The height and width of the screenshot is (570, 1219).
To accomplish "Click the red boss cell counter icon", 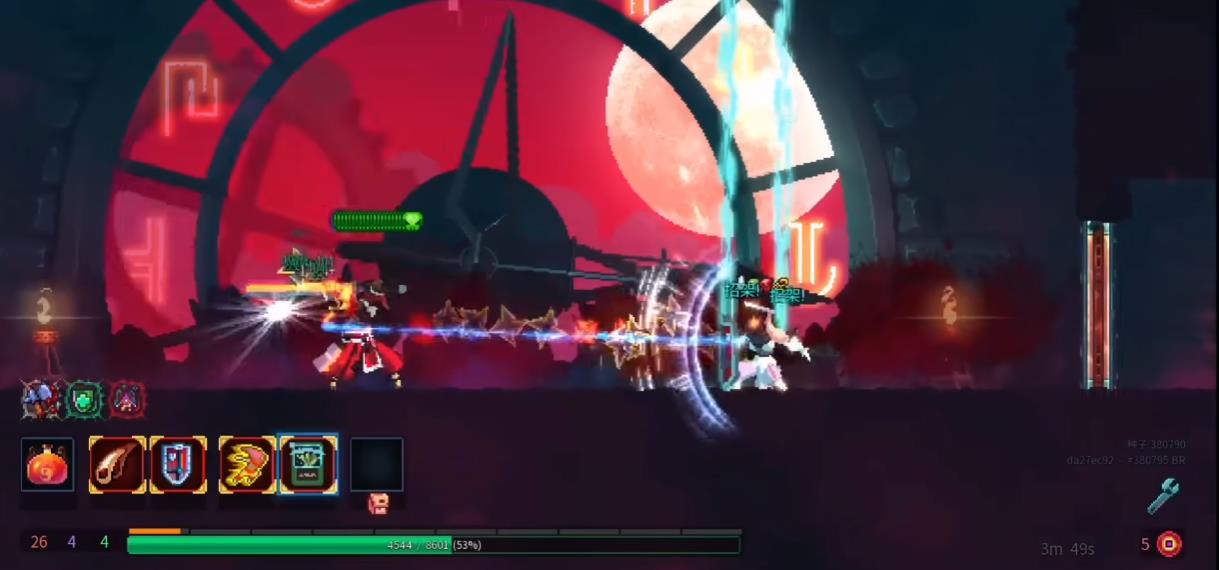I will [1169, 544].
